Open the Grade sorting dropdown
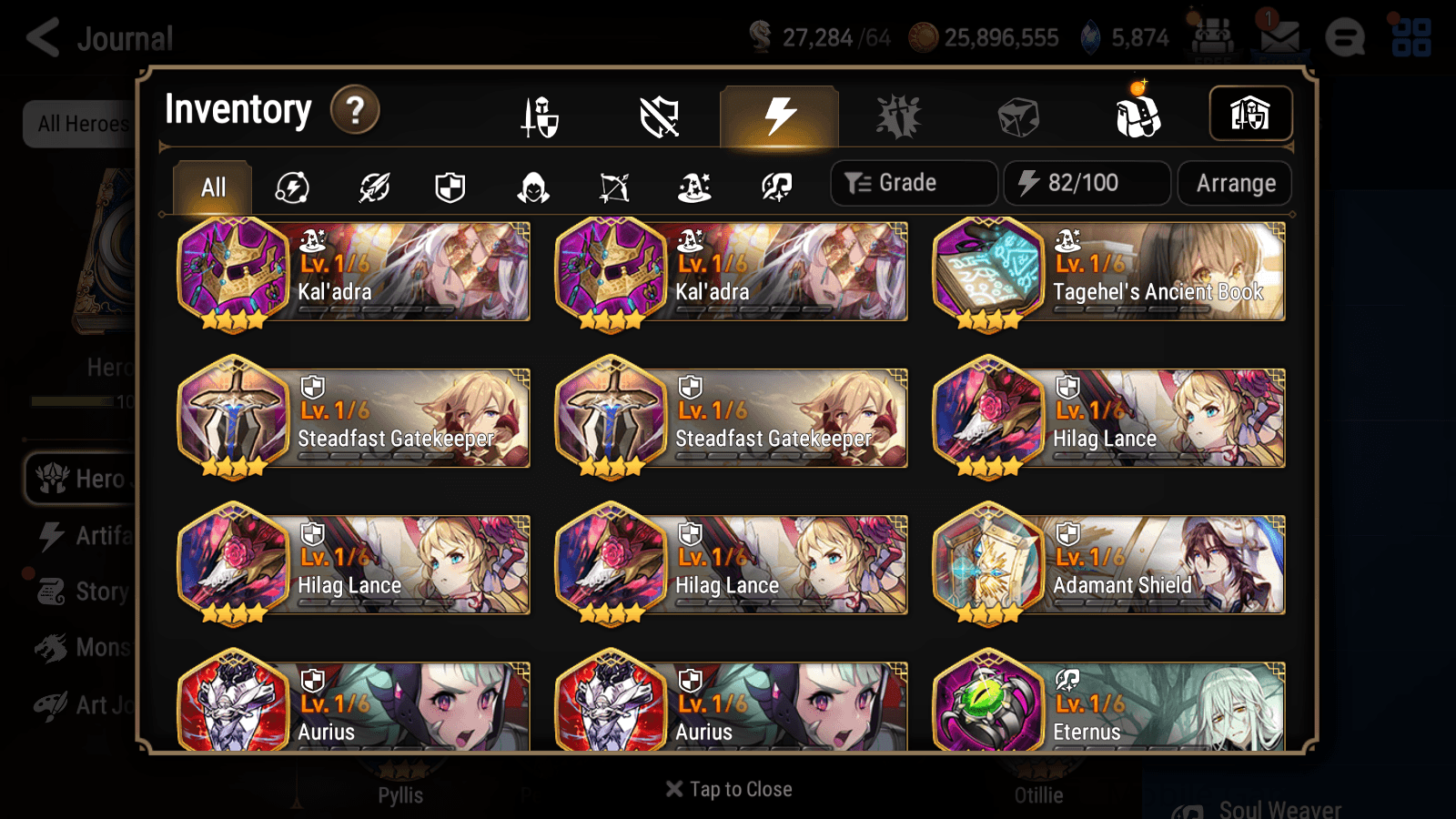Screen dimensions: 1456x819 913,182
